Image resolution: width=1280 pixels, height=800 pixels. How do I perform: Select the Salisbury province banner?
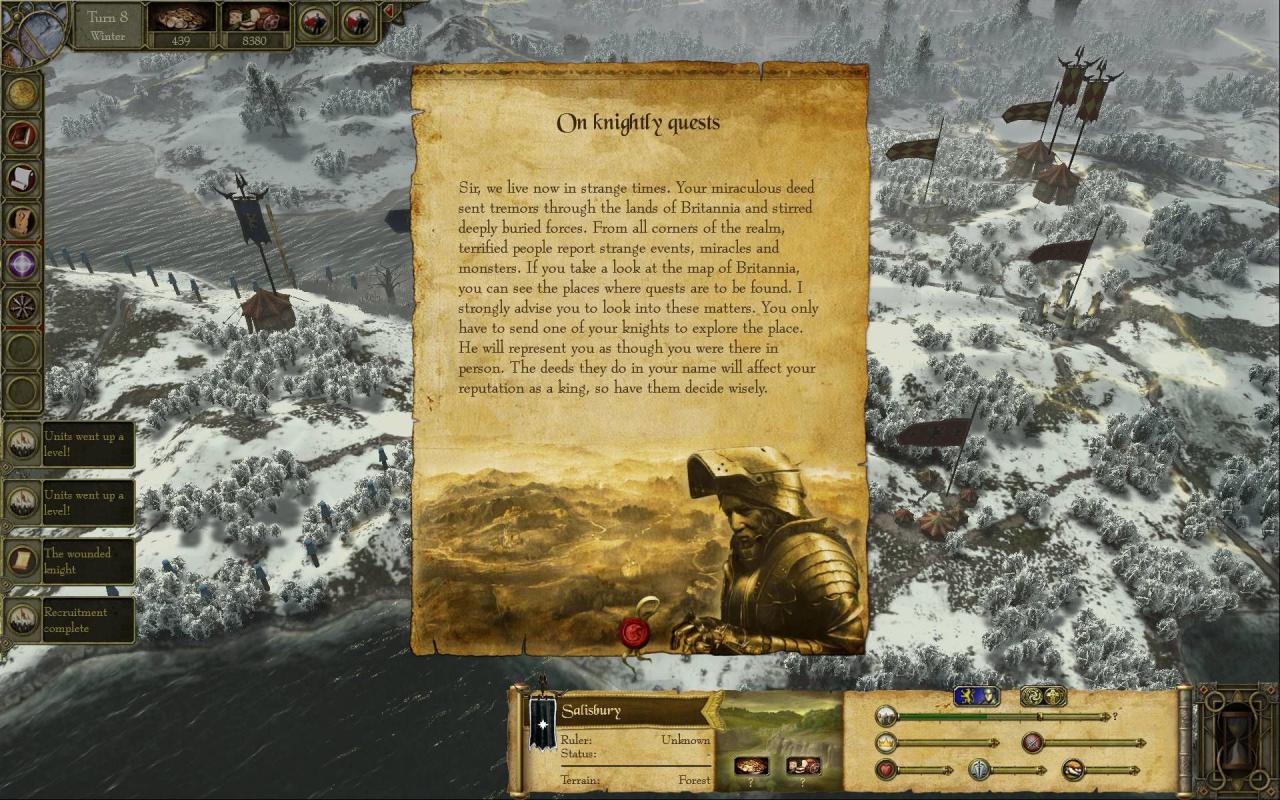(x=542, y=722)
